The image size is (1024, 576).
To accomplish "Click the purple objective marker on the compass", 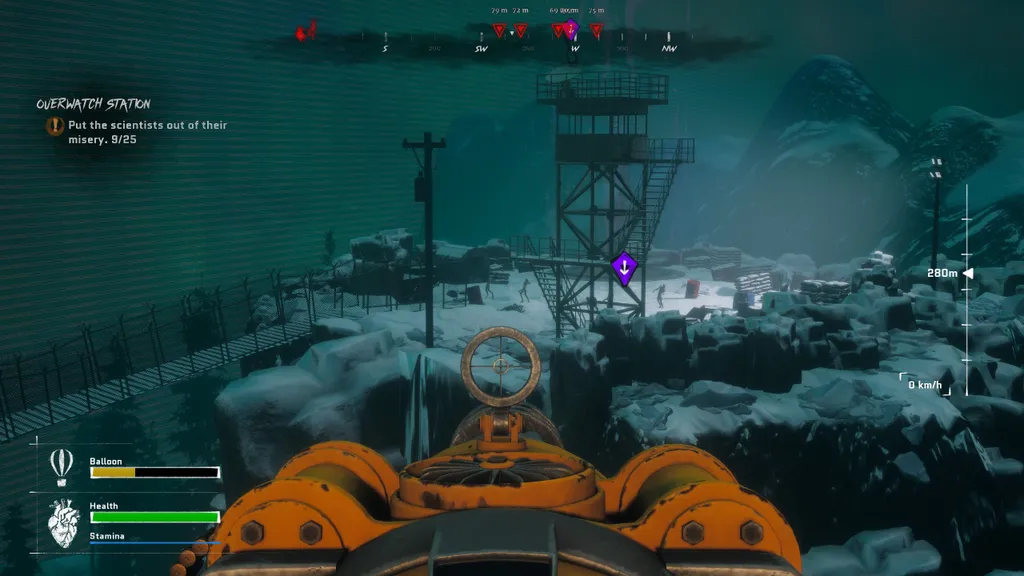I will [571, 28].
